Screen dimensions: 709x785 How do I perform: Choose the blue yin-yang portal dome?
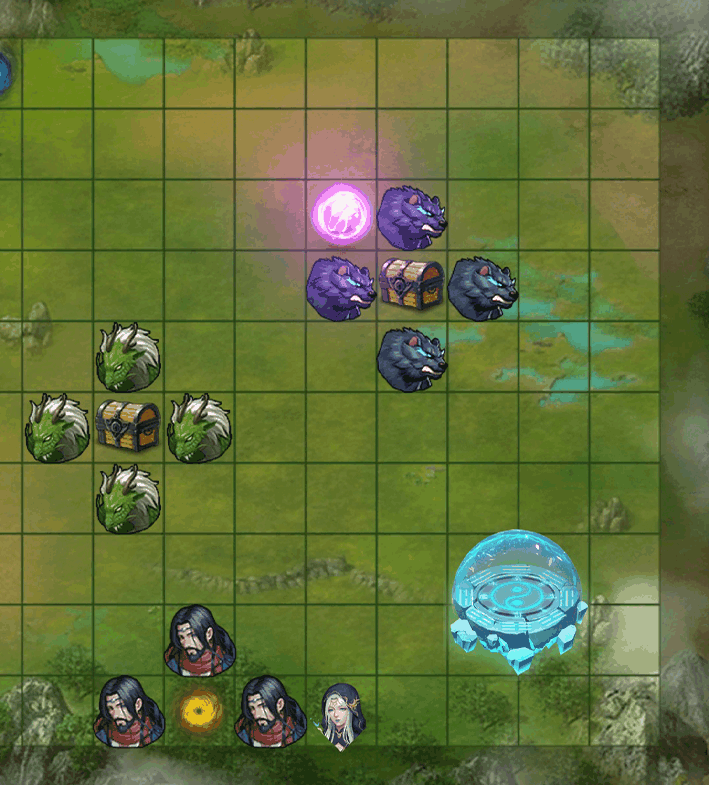(x=517, y=600)
